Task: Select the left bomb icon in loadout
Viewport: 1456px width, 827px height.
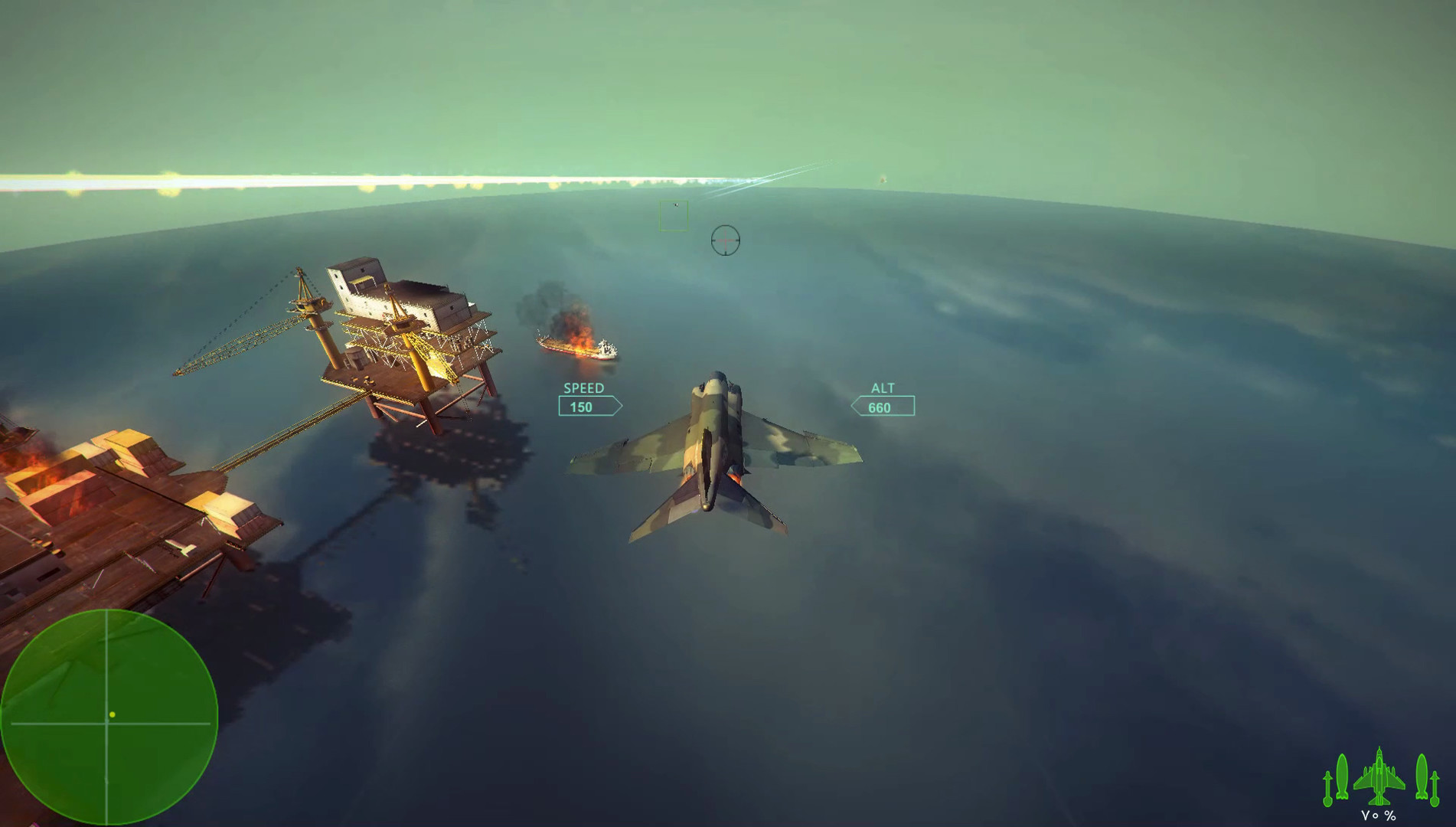Action: point(1342,775)
